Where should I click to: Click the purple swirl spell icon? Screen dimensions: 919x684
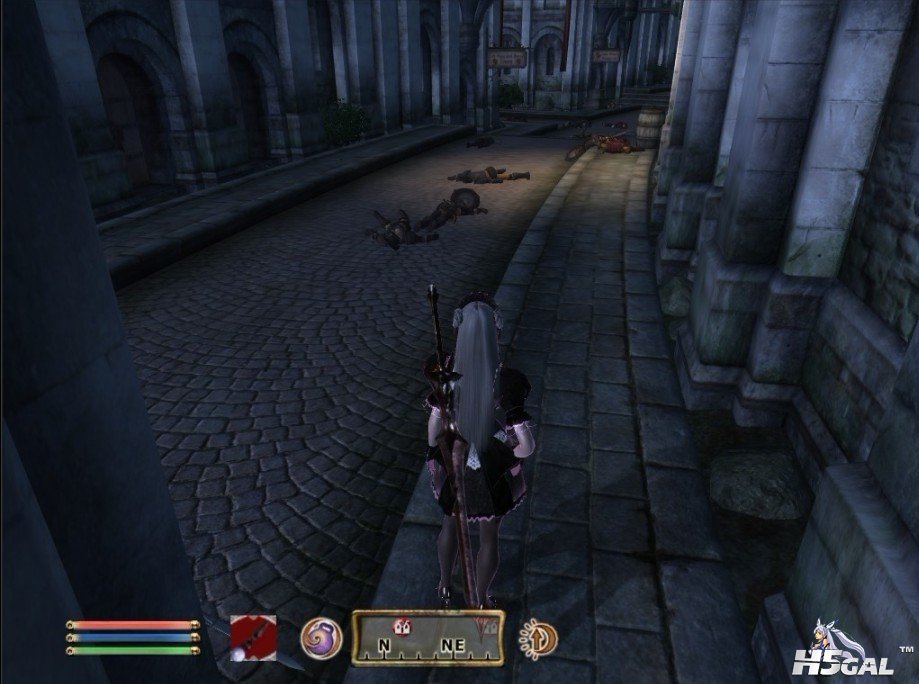click(x=321, y=638)
